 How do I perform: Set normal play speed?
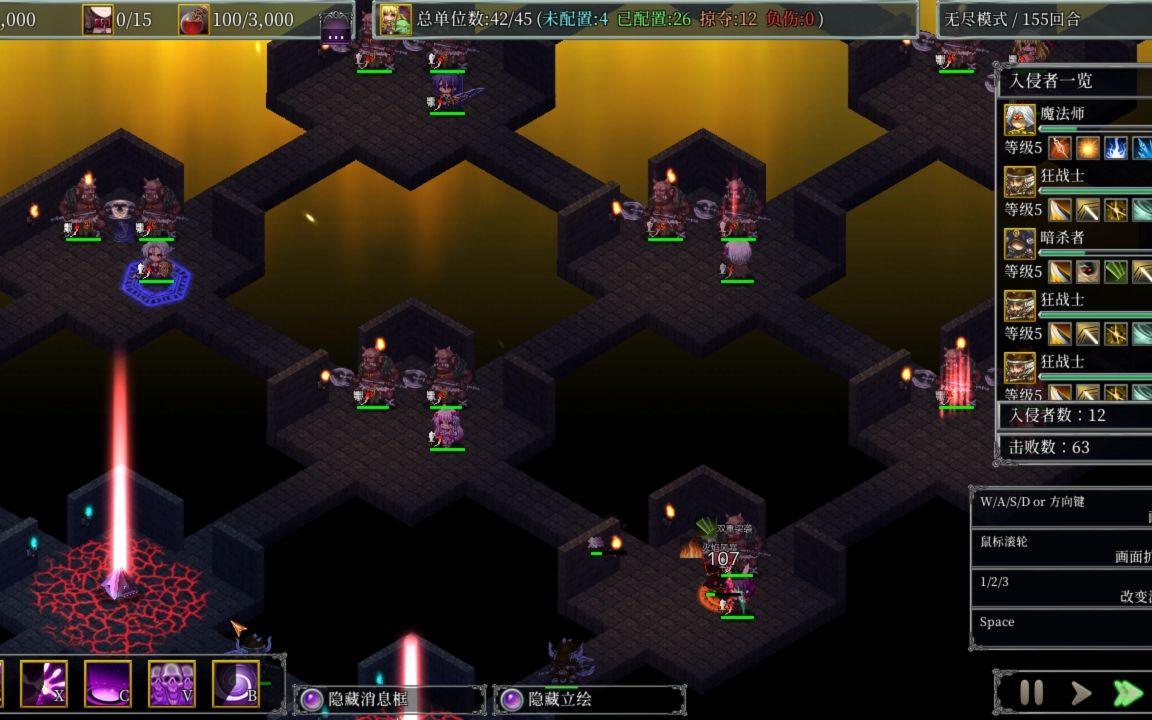pos(1080,692)
